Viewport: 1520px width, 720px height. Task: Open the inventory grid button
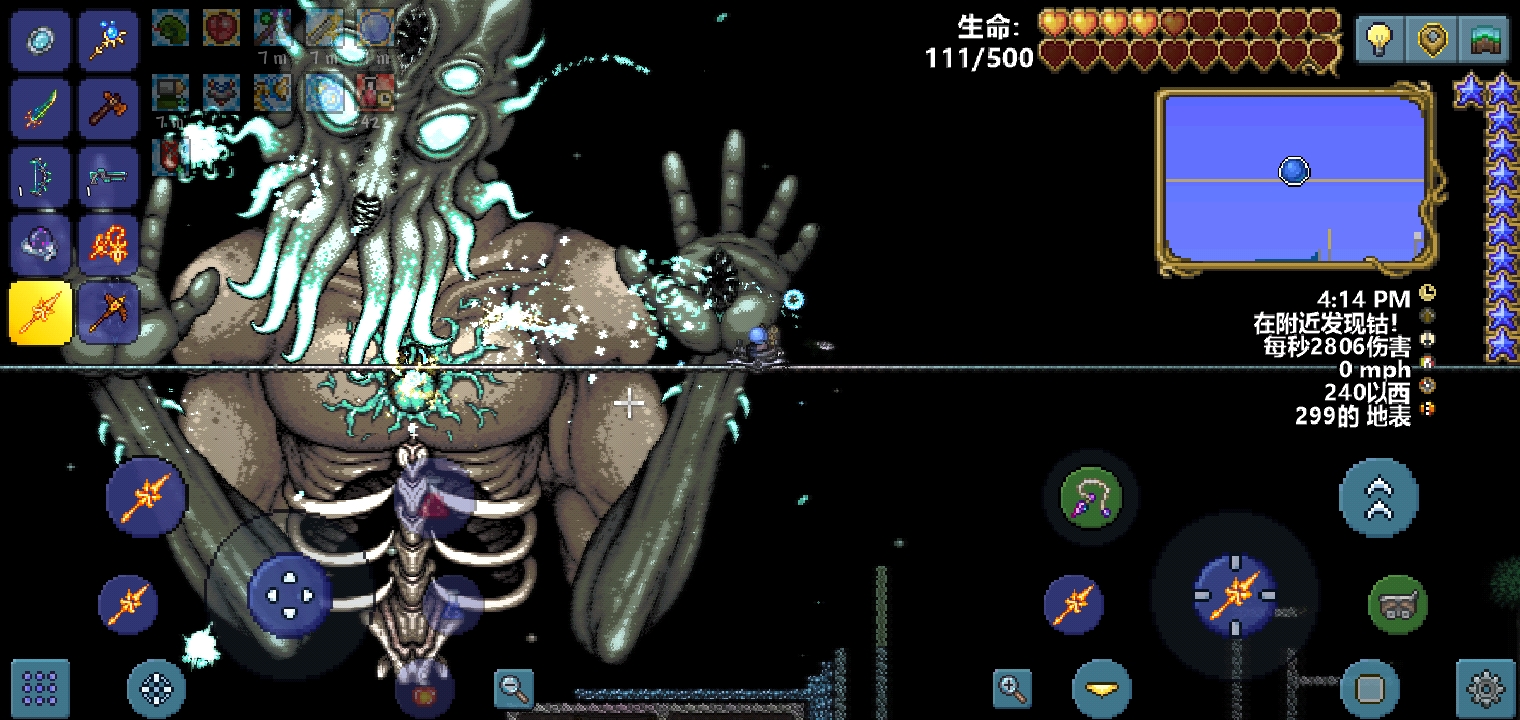click(40, 687)
